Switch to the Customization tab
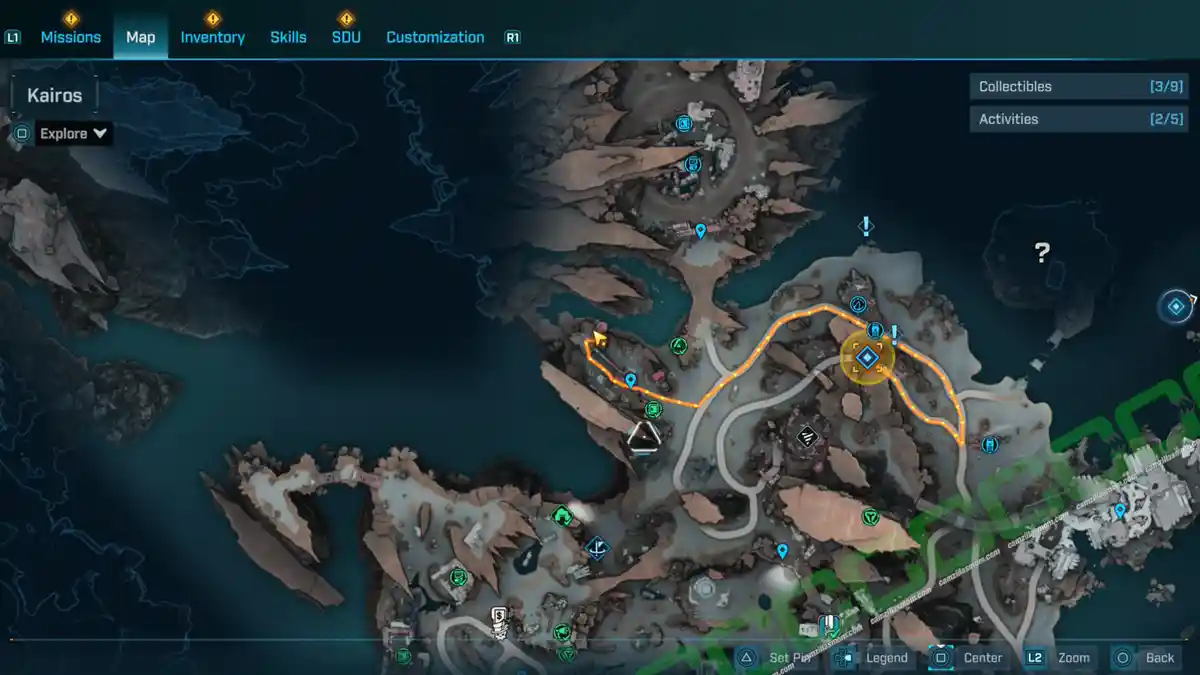The height and width of the screenshot is (675, 1200). coord(435,37)
